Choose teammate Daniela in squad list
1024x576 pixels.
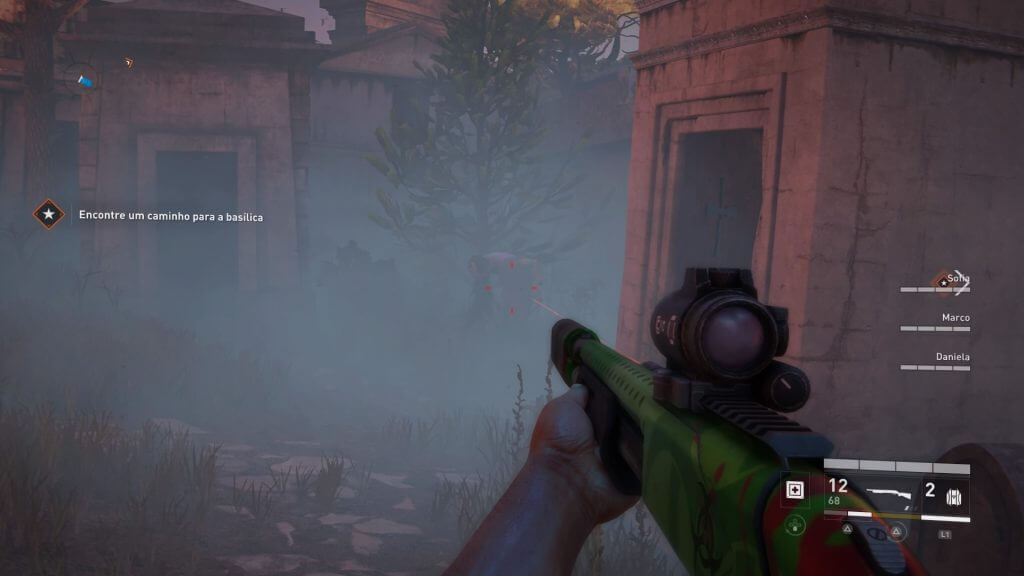[952, 357]
